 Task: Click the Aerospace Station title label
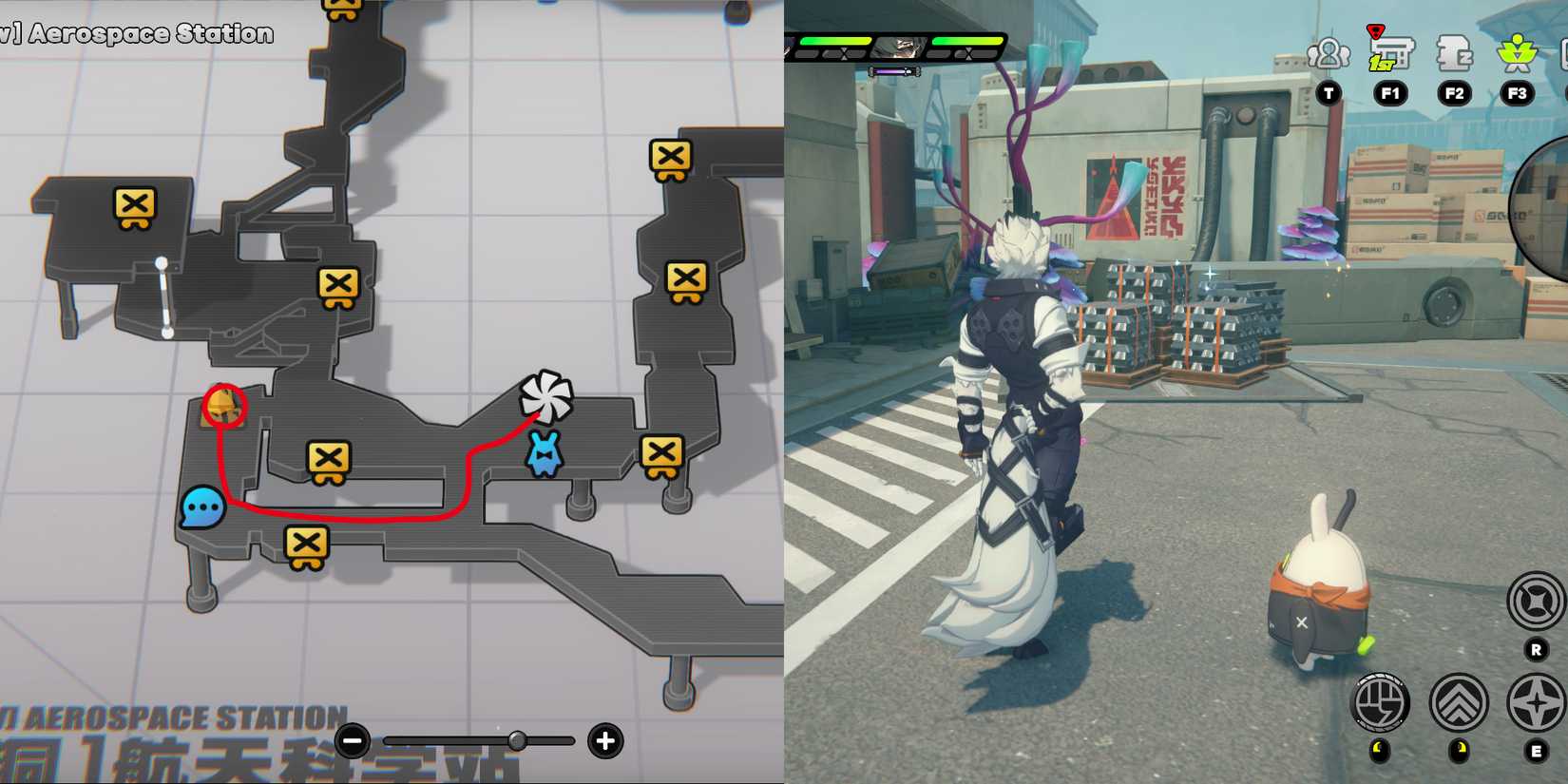click(x=138, y=34)
